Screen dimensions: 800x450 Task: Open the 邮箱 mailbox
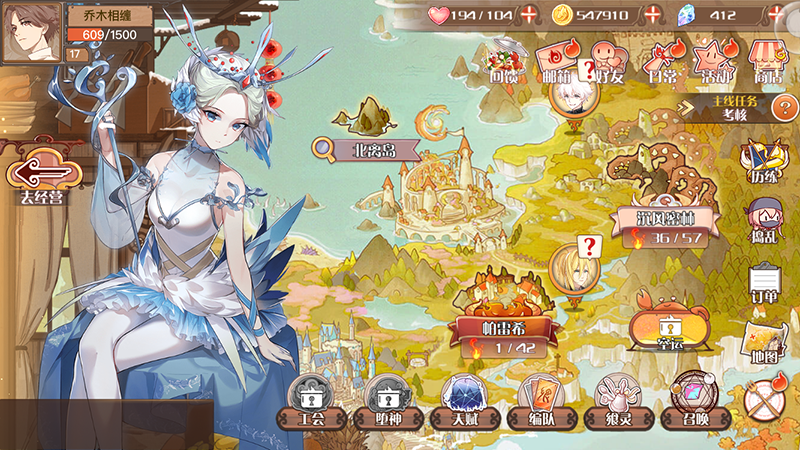(557, 60)
